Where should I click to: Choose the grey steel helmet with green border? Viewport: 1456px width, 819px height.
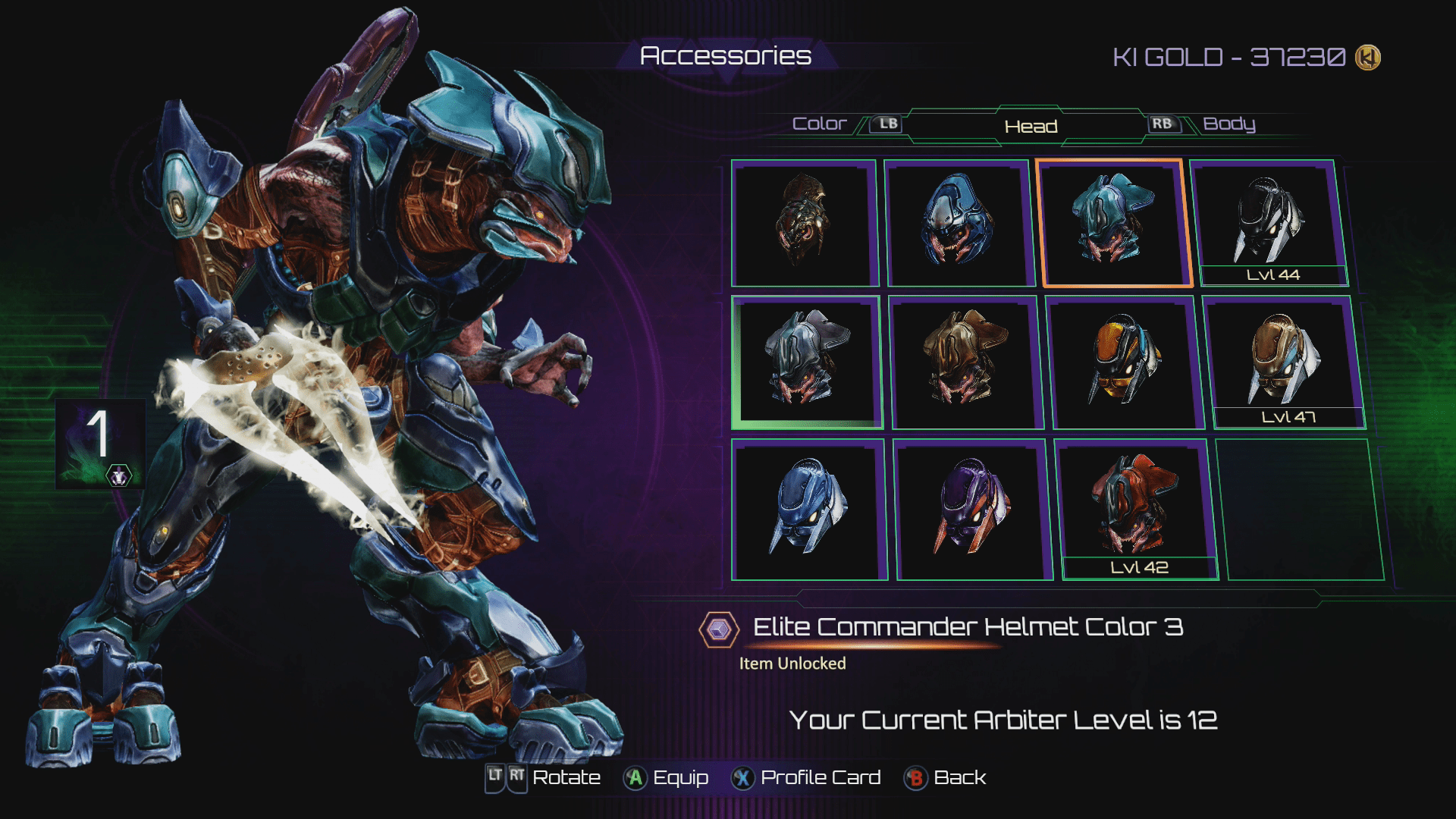(x=807, y=362)
